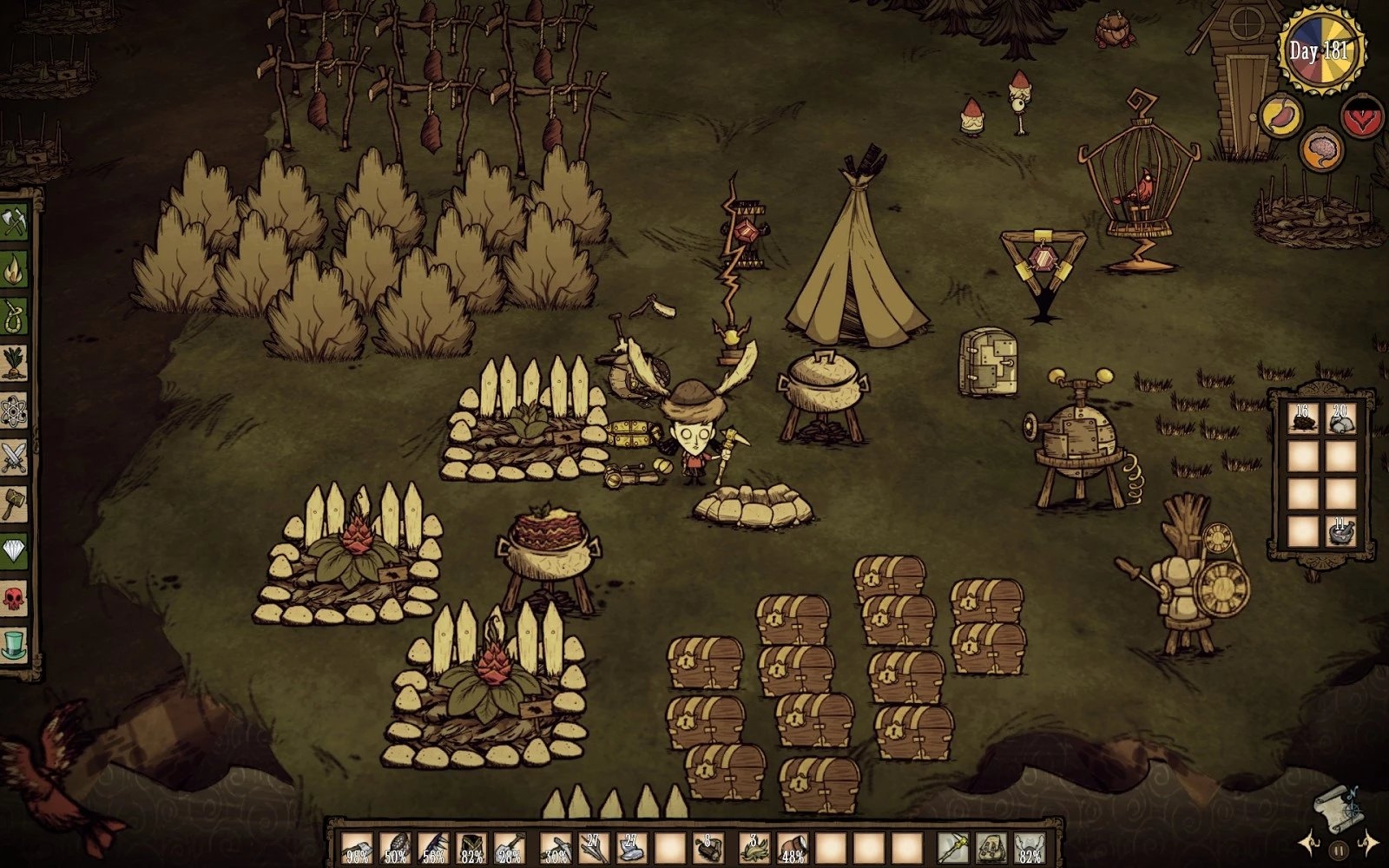Select the shovel at 28% durability
Image resolution: width=1389 pixels, height=868 pixels.
pyautogui.click(x=509, y=847)
